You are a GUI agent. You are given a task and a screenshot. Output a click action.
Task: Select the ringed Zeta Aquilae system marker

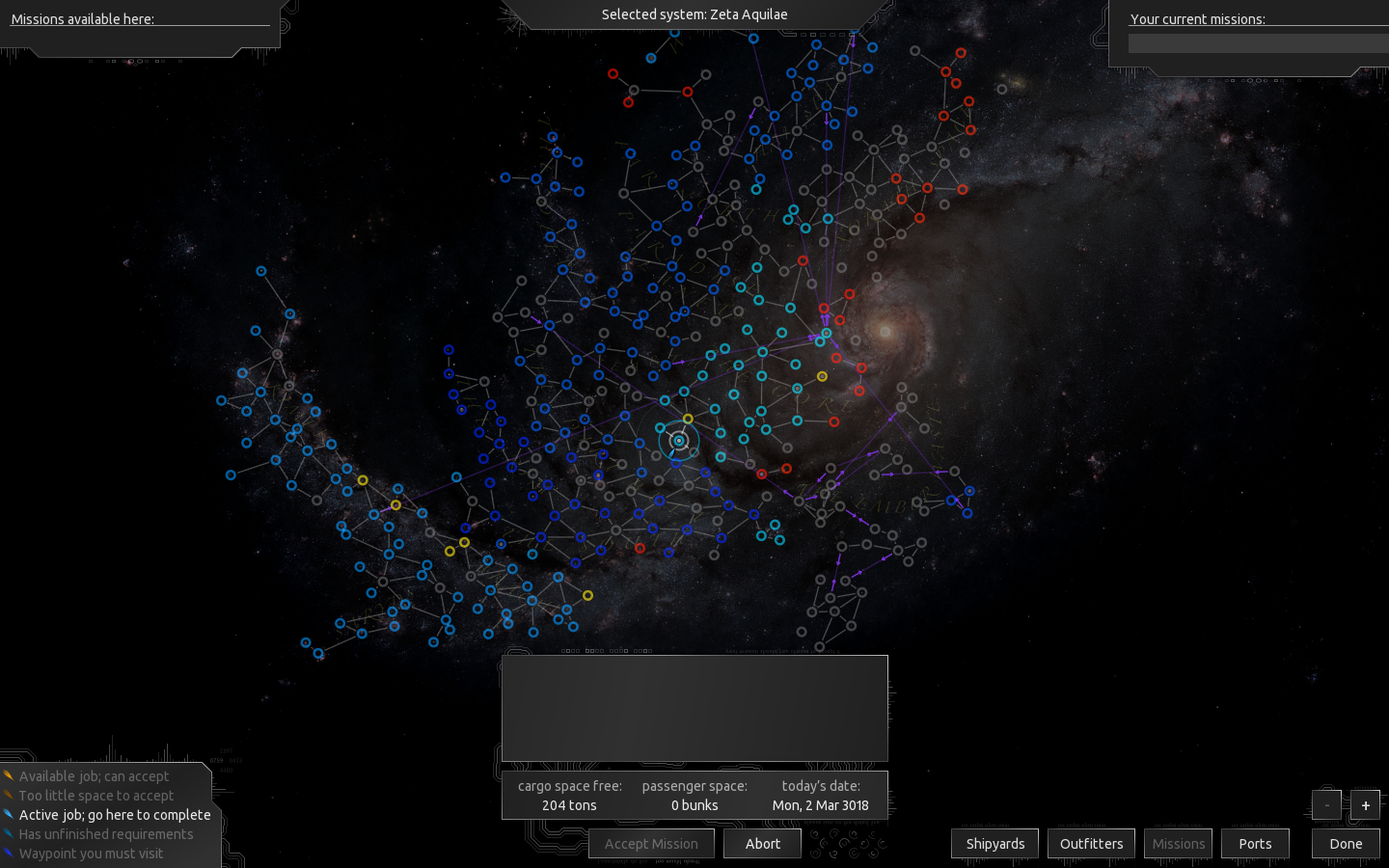click(x=679, y=440)
